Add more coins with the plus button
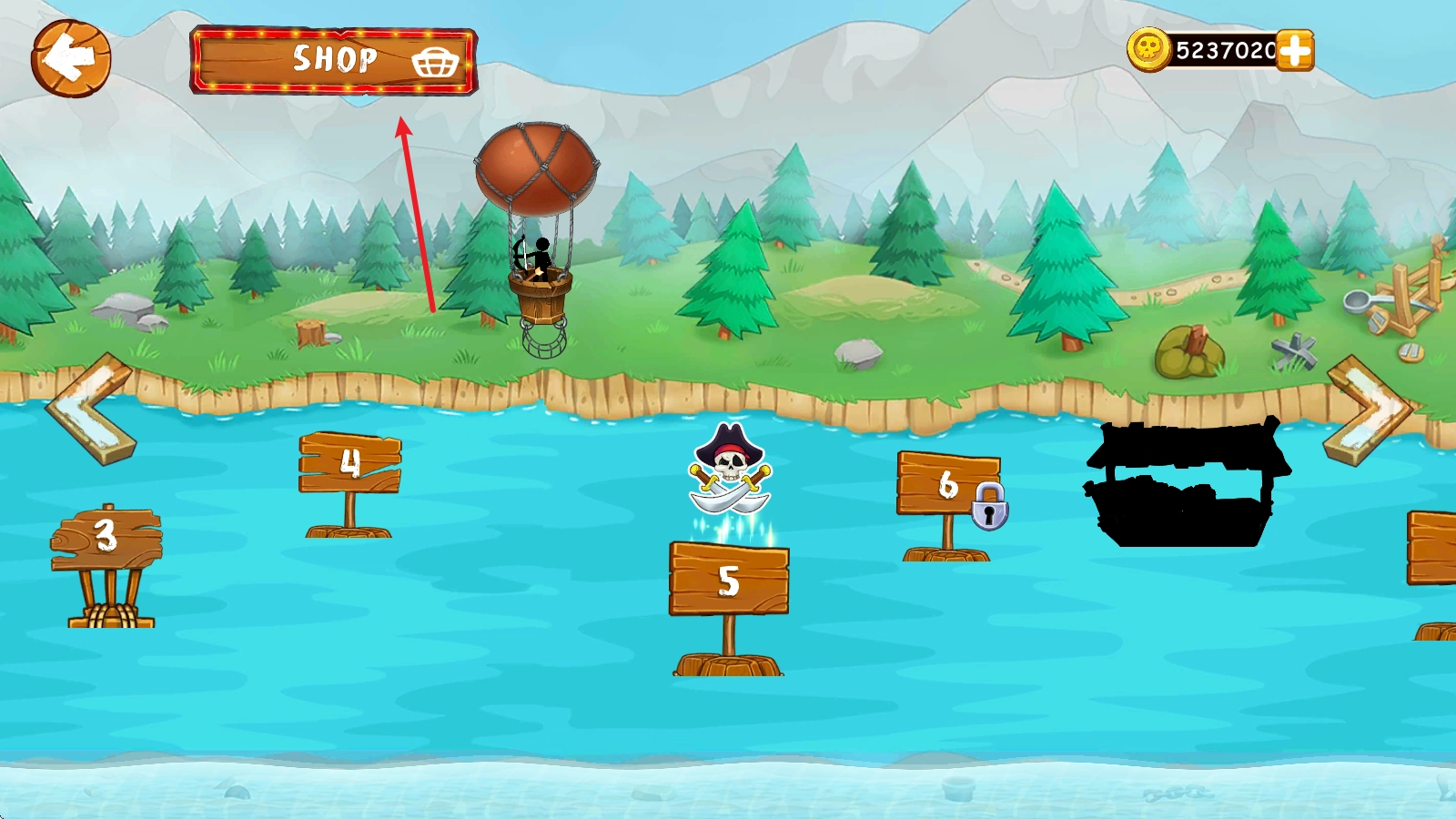Screen dimensions: 1456x819 point(1294,50)
